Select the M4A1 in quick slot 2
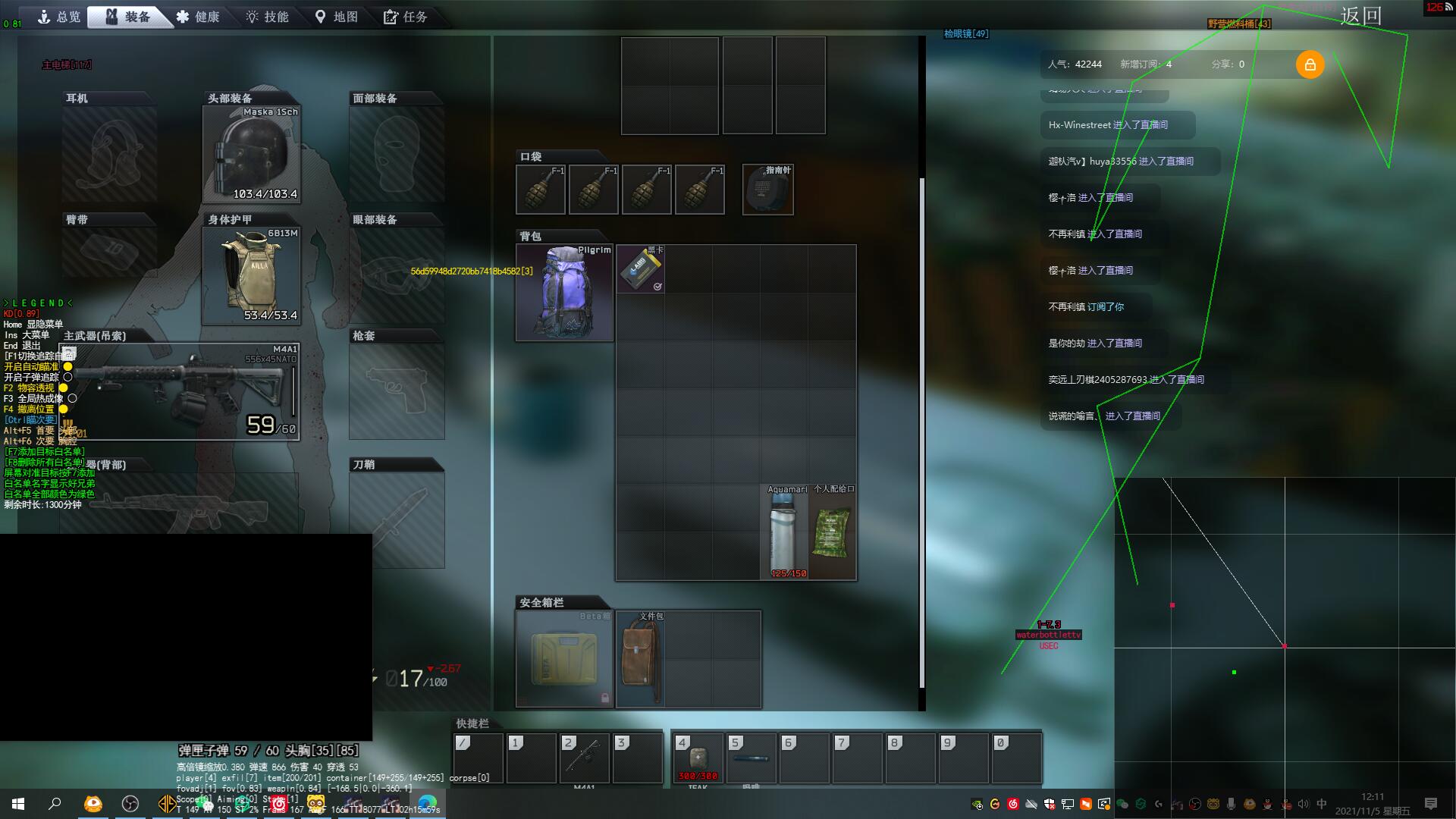Viewport: 1456px width, 819px height. [x=584, y=758]
